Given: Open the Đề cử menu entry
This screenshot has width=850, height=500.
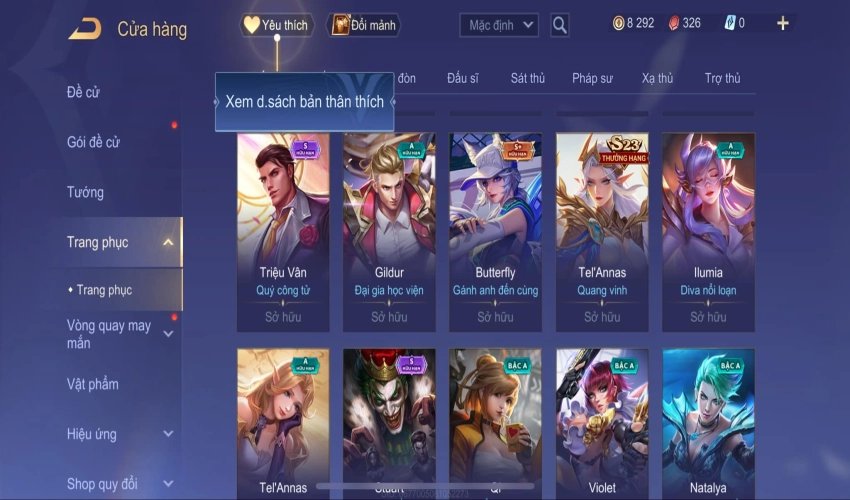Looking at the screenshot, I should point(84,93).
